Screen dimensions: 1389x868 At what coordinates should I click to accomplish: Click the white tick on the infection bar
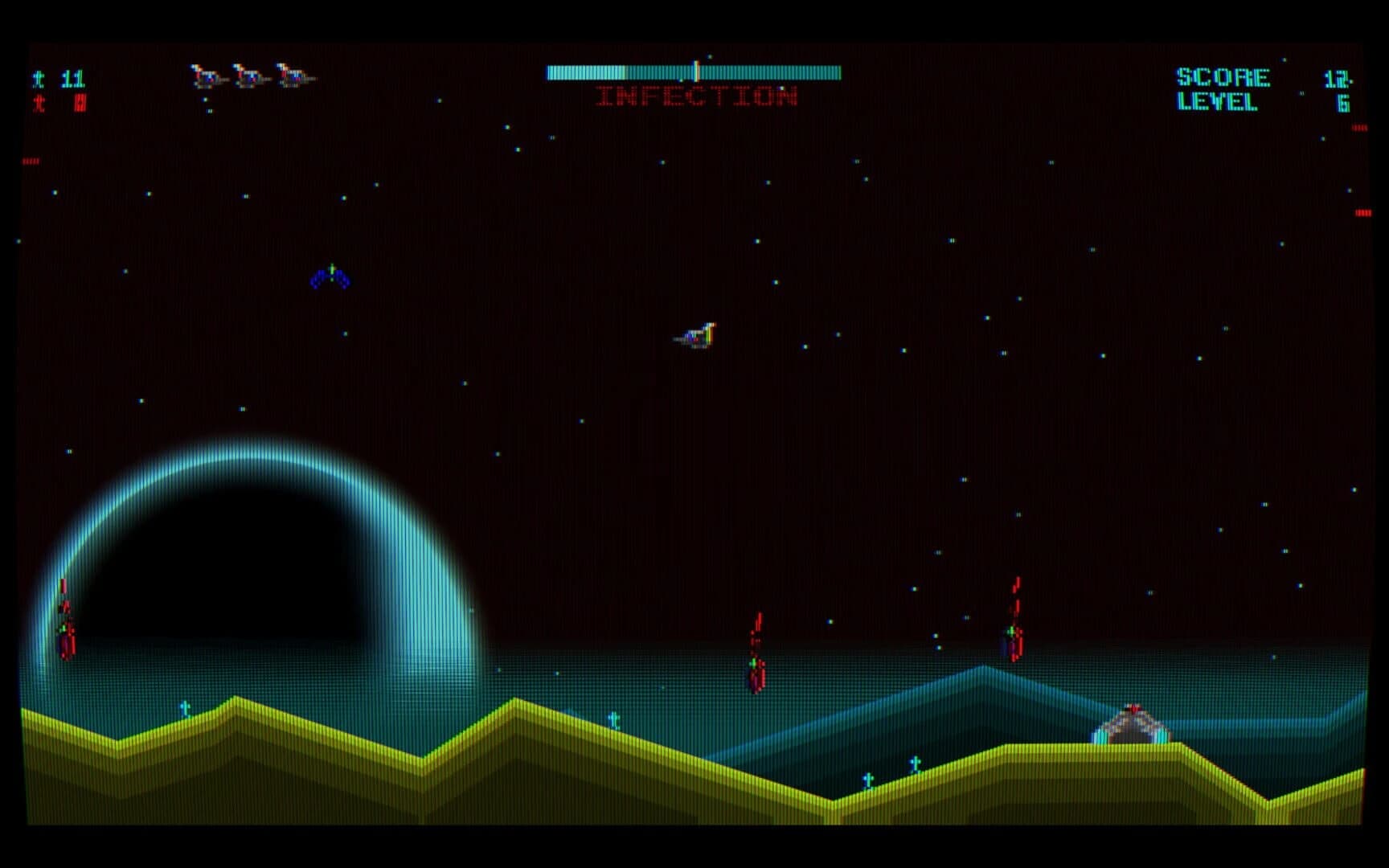(696, 70)
